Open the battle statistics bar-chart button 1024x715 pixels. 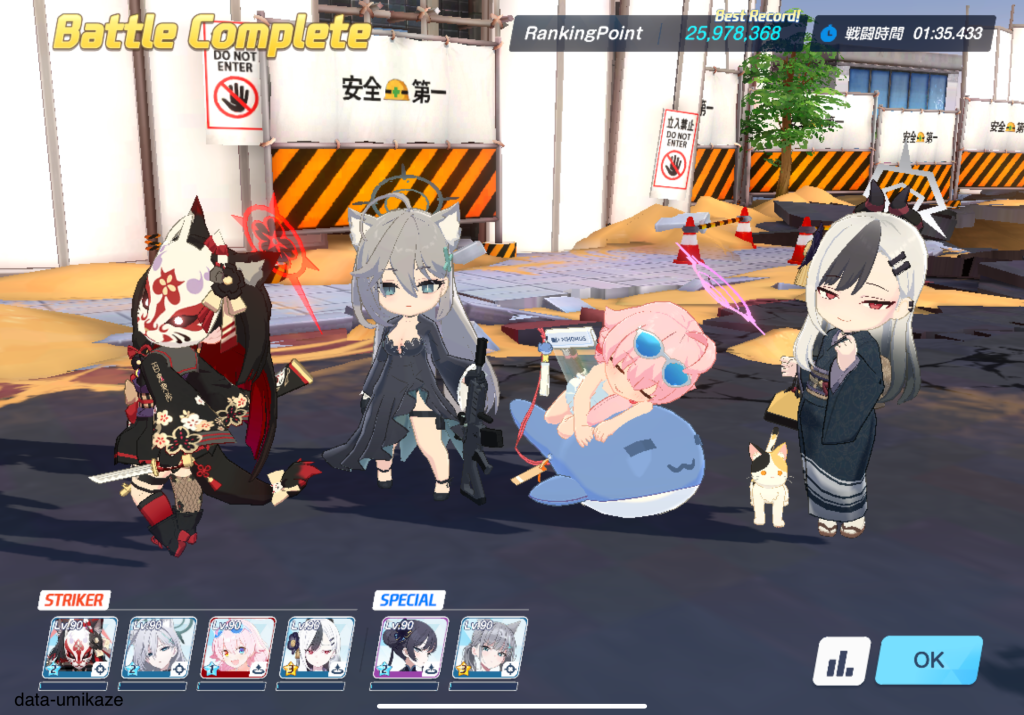[x=840, y=661]
